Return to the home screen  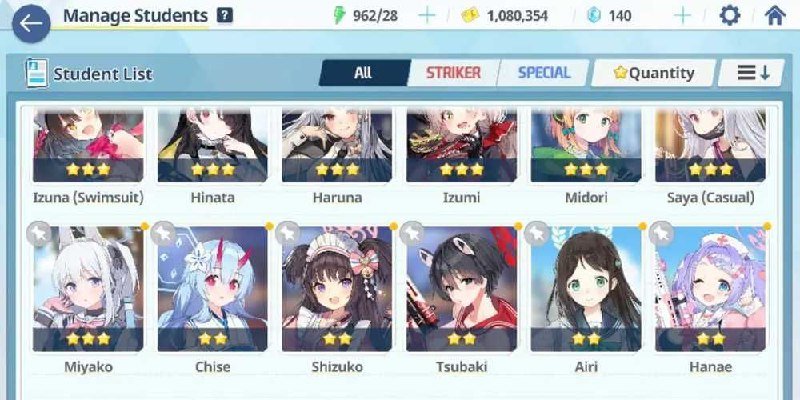(774, 16)
